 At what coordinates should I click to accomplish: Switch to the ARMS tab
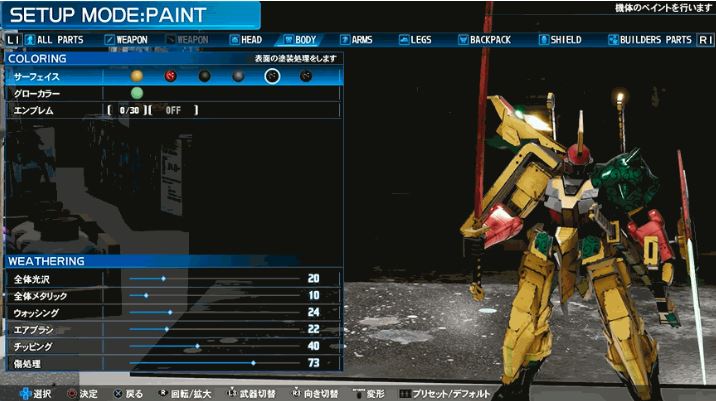[355, 40]
